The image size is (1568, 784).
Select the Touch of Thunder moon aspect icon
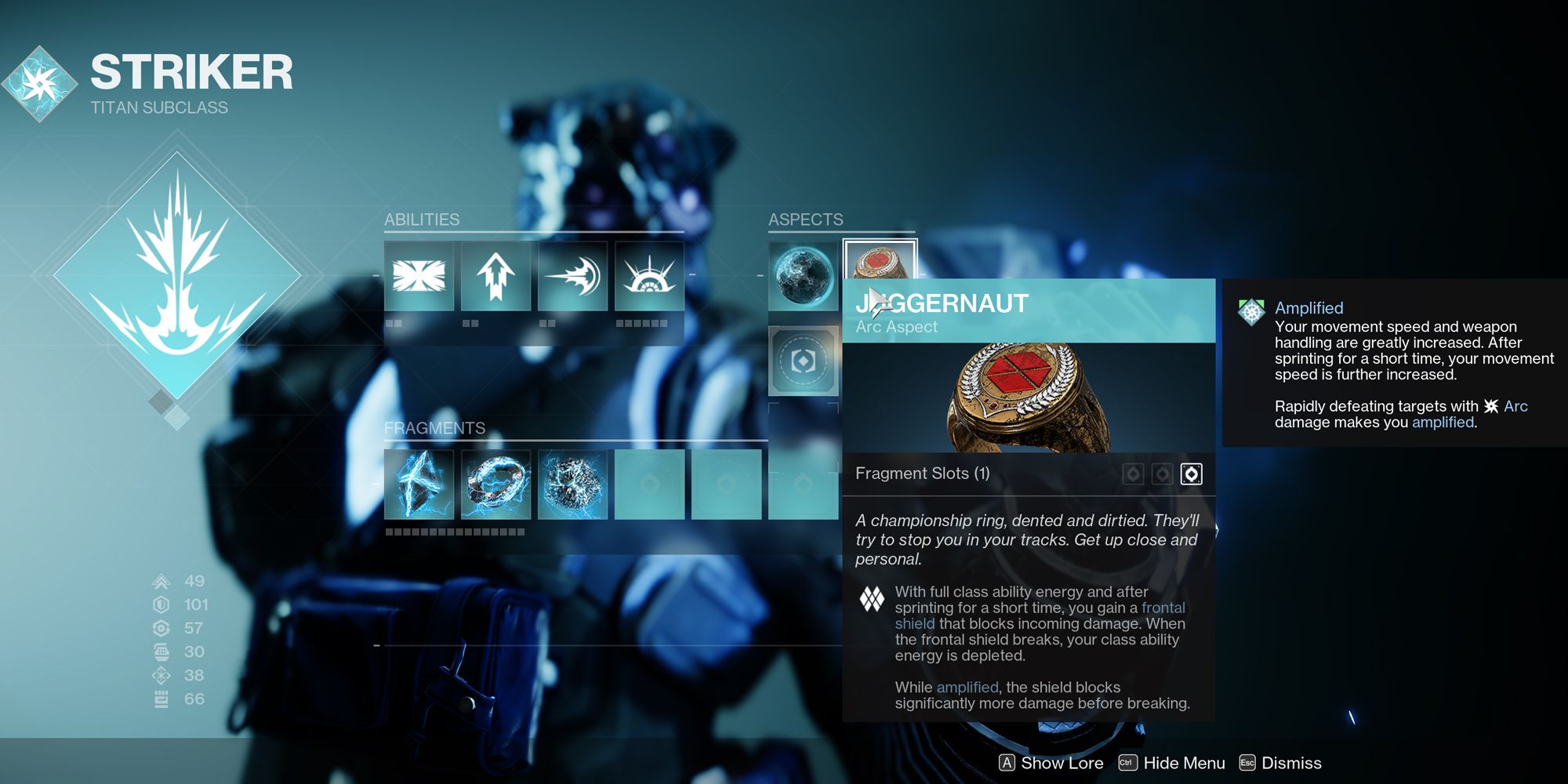[x=801, y=274]
